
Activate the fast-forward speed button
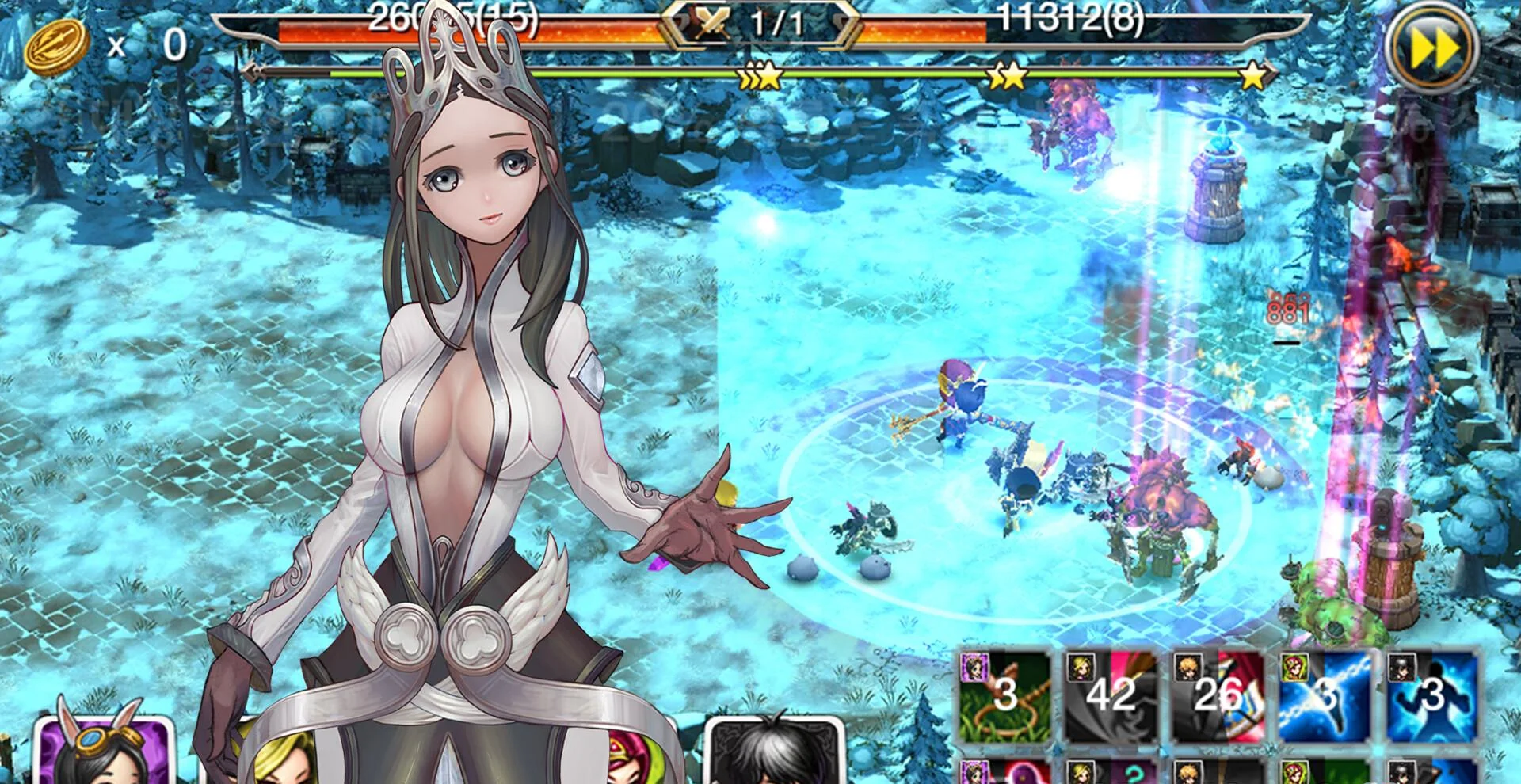[1434, 49]
